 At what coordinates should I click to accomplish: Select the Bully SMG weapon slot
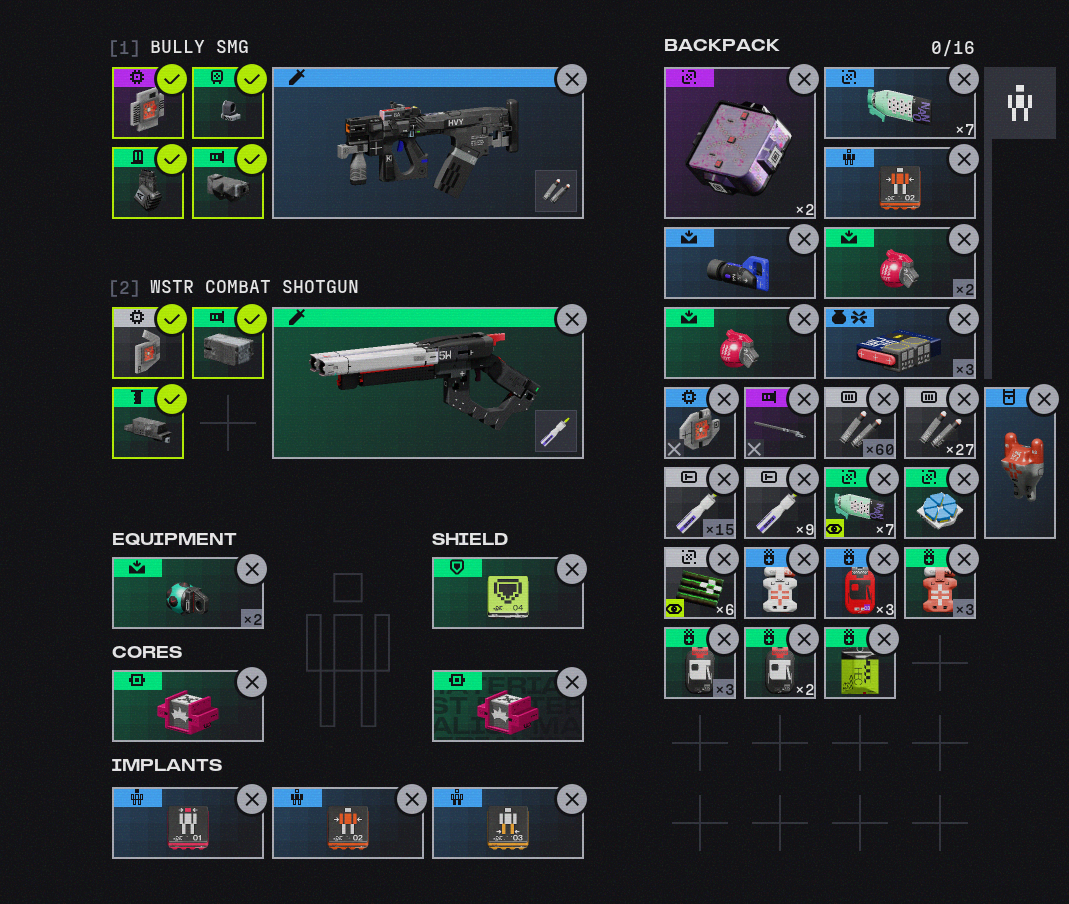[427, 143]
